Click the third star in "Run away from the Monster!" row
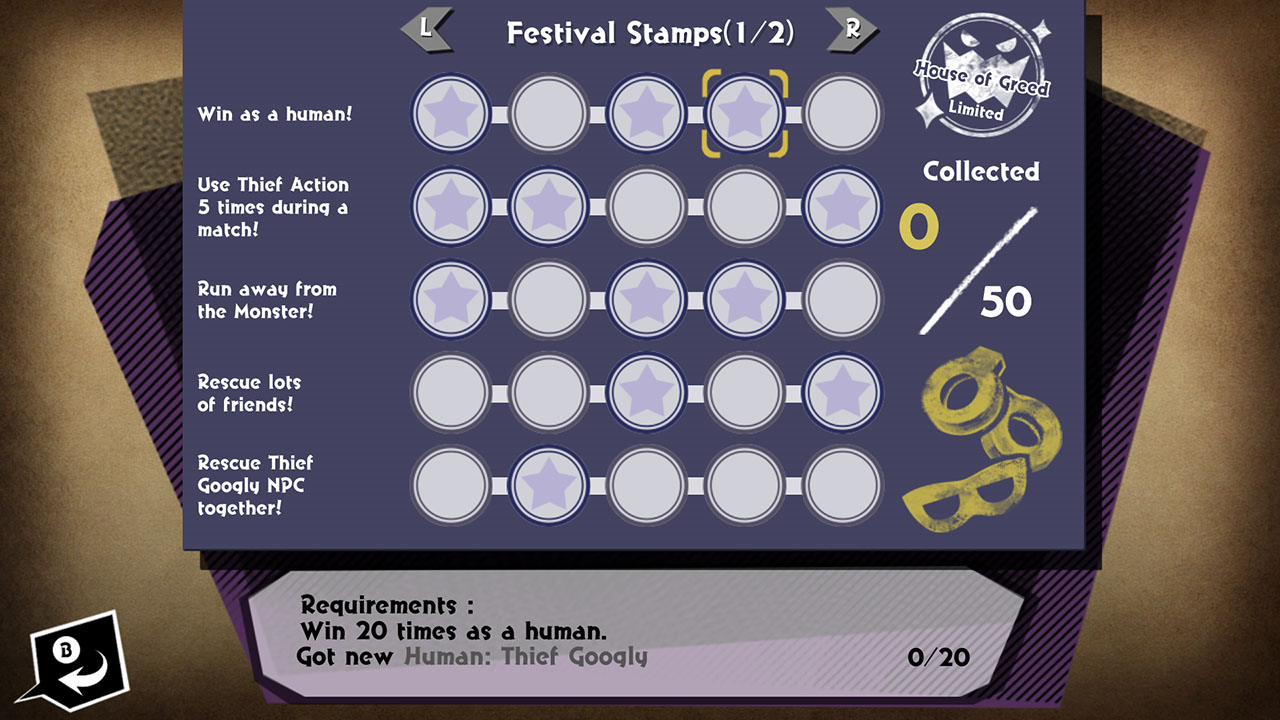 [646, 300]
